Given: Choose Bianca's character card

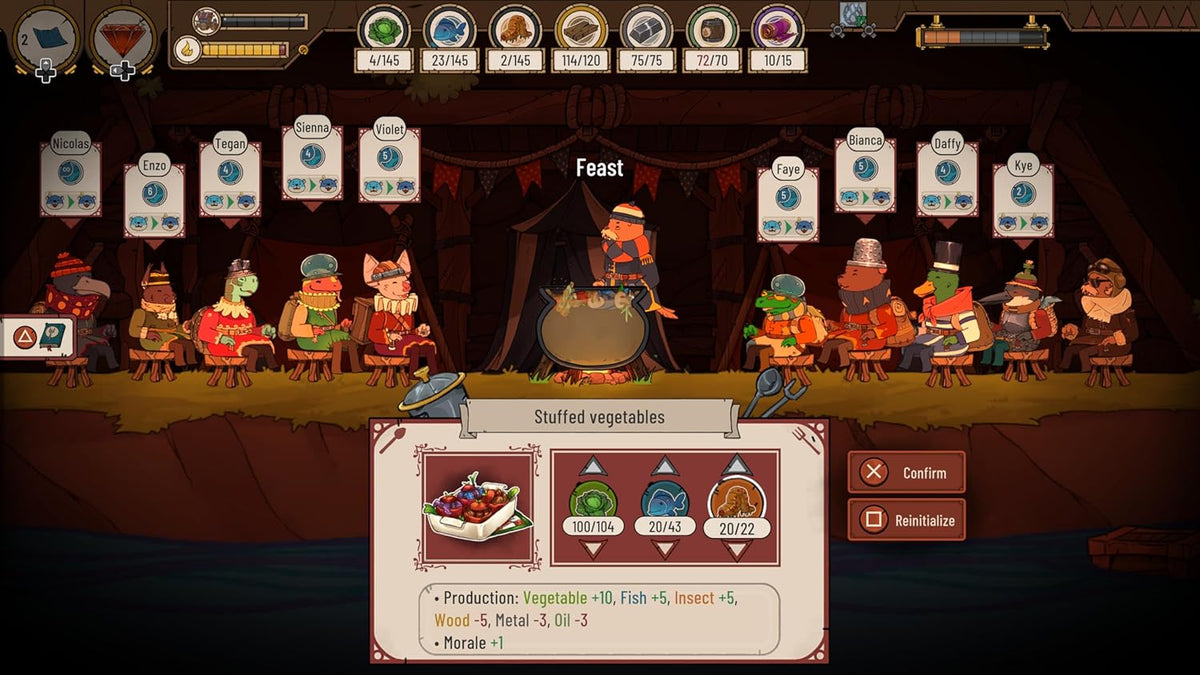Looking at the screenshot, I should click(x=865, y=174).
